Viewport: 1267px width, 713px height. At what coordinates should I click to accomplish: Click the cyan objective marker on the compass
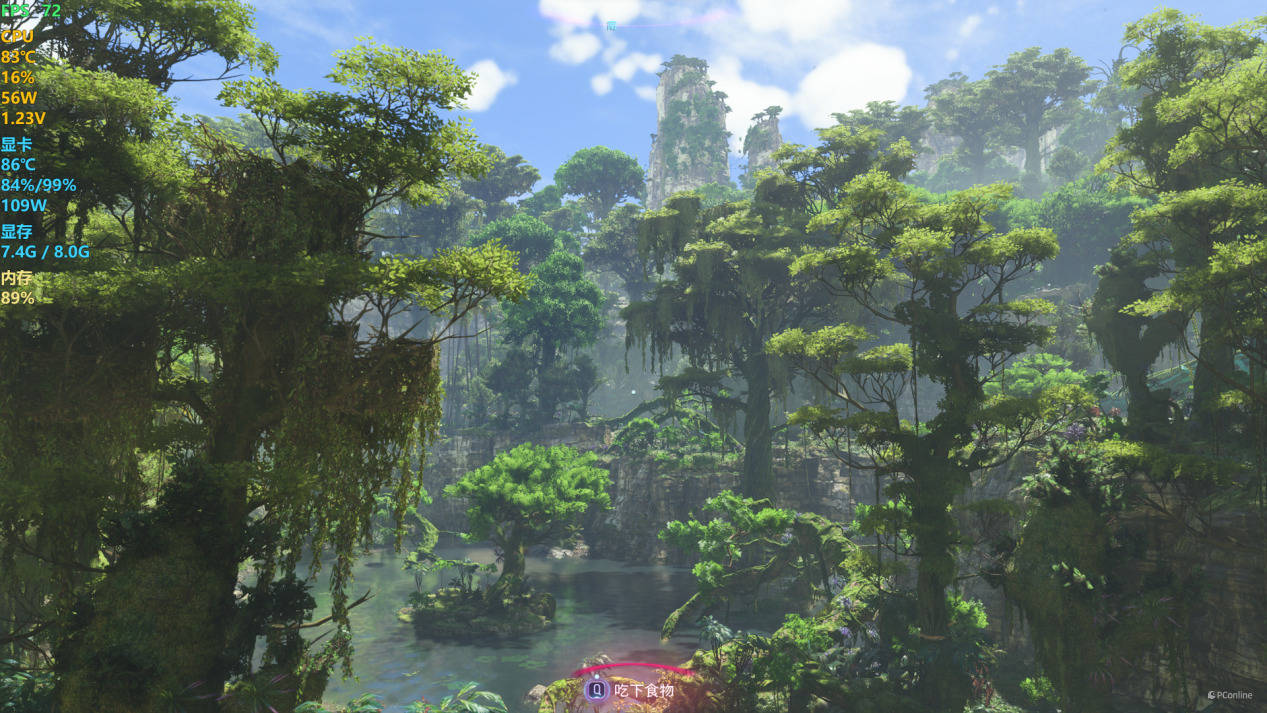click(611, 25)
